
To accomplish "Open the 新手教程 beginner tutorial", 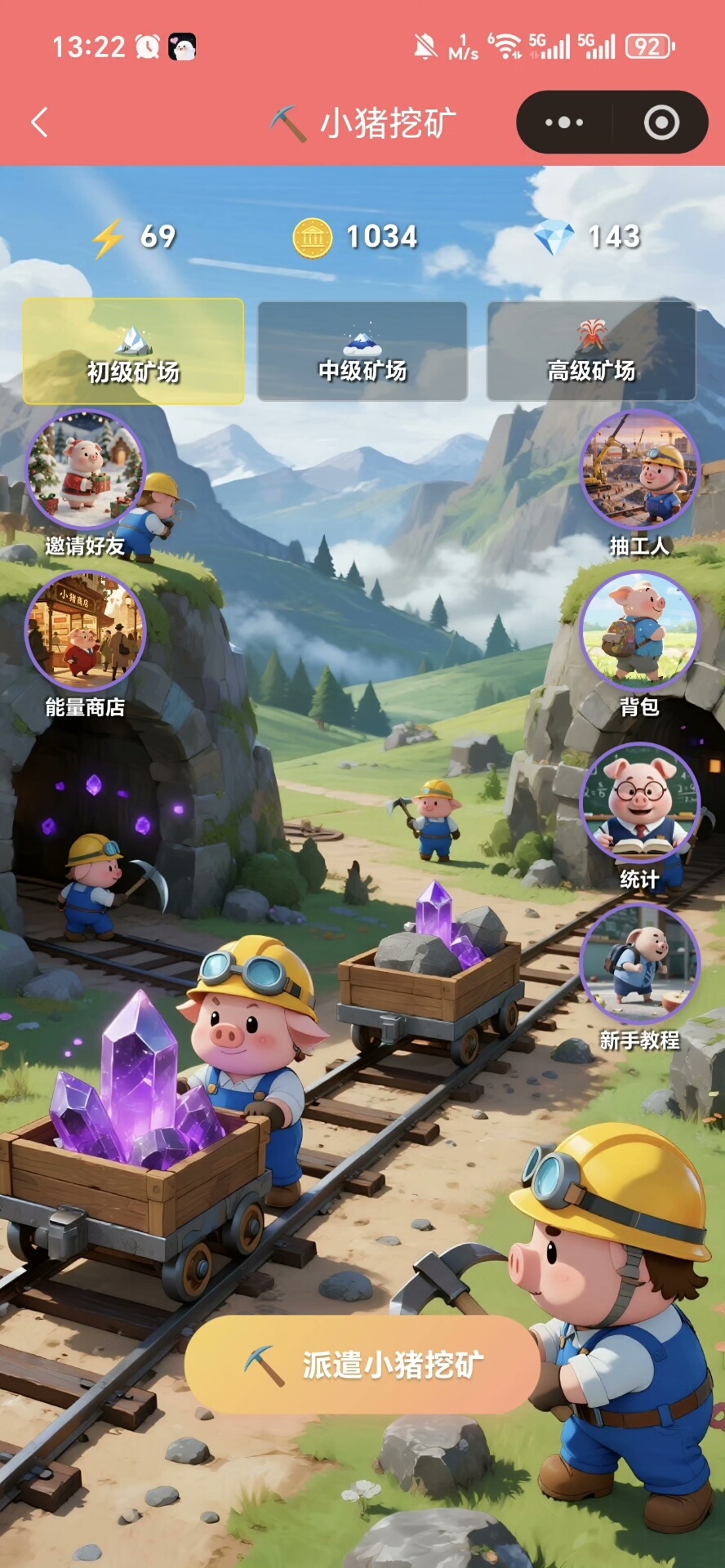I will (639, 964).
